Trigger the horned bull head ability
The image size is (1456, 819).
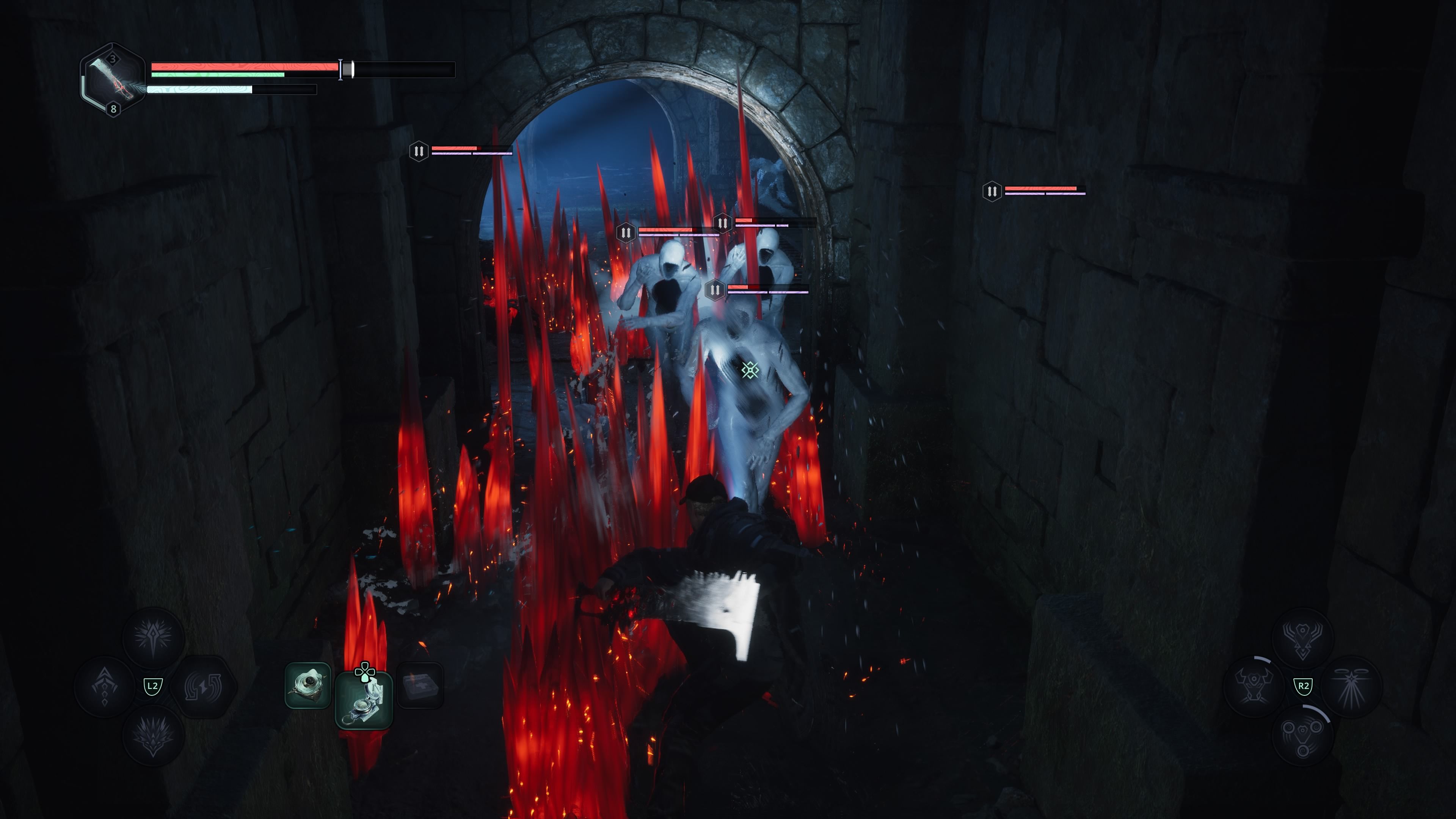1254,686
